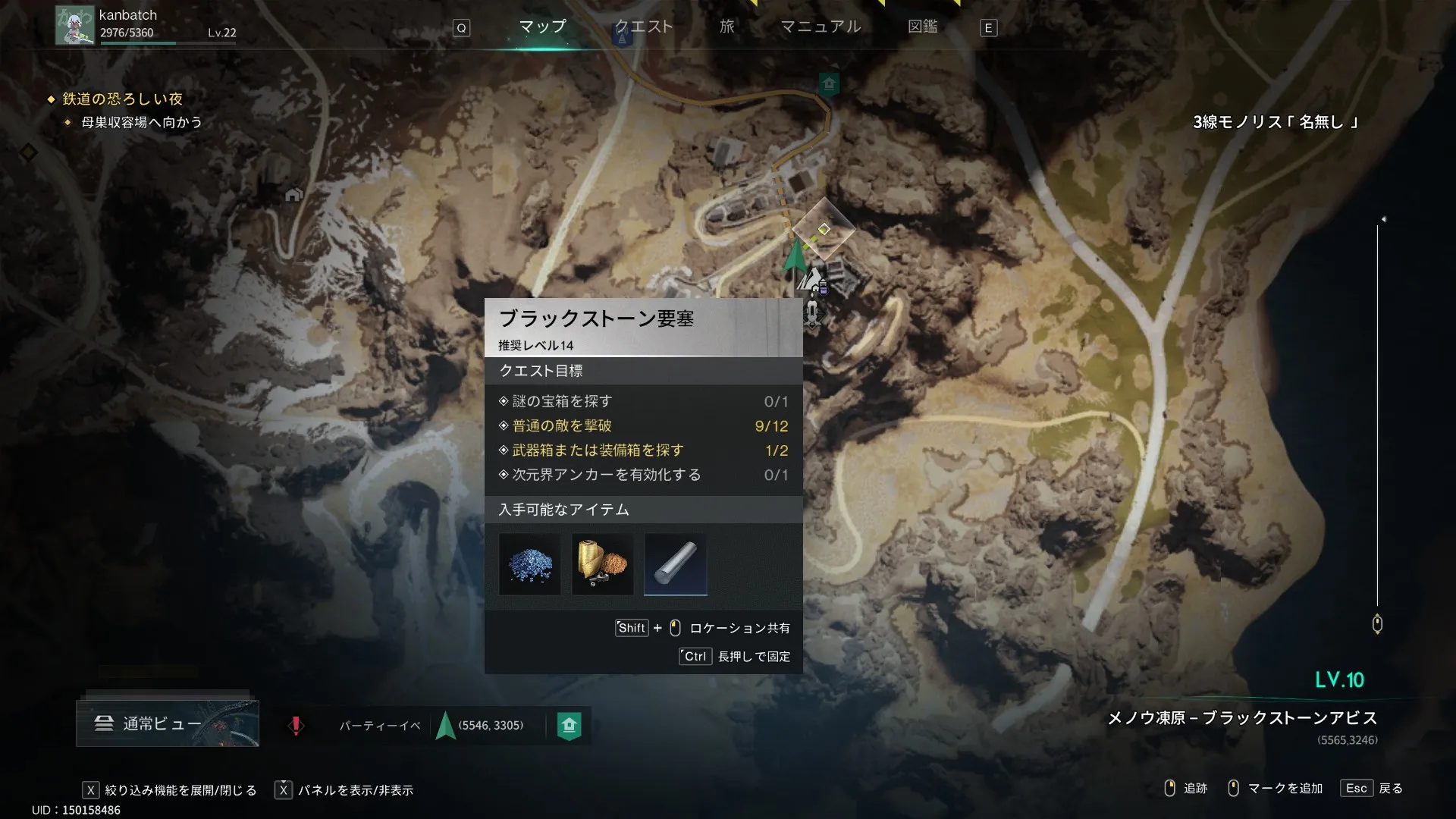Switch to the 図鑑 tab

pos(922,27)
